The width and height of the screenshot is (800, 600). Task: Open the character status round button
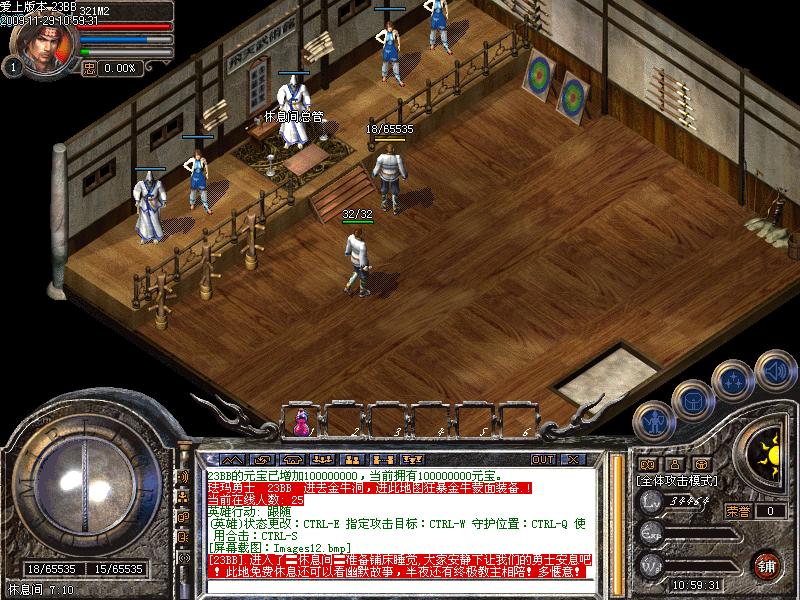coord(655,424)
